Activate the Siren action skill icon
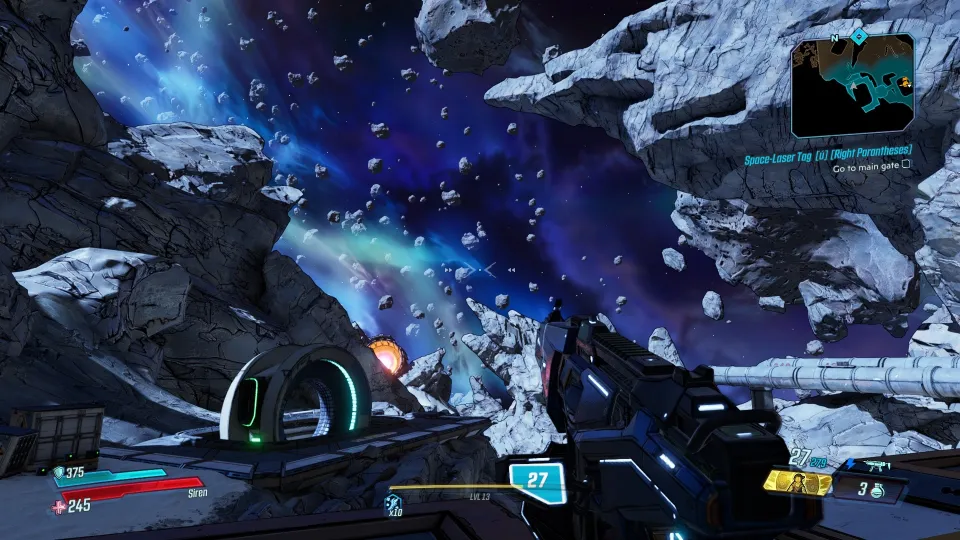The height and width of the screenshot is (540, 960). 798,483
